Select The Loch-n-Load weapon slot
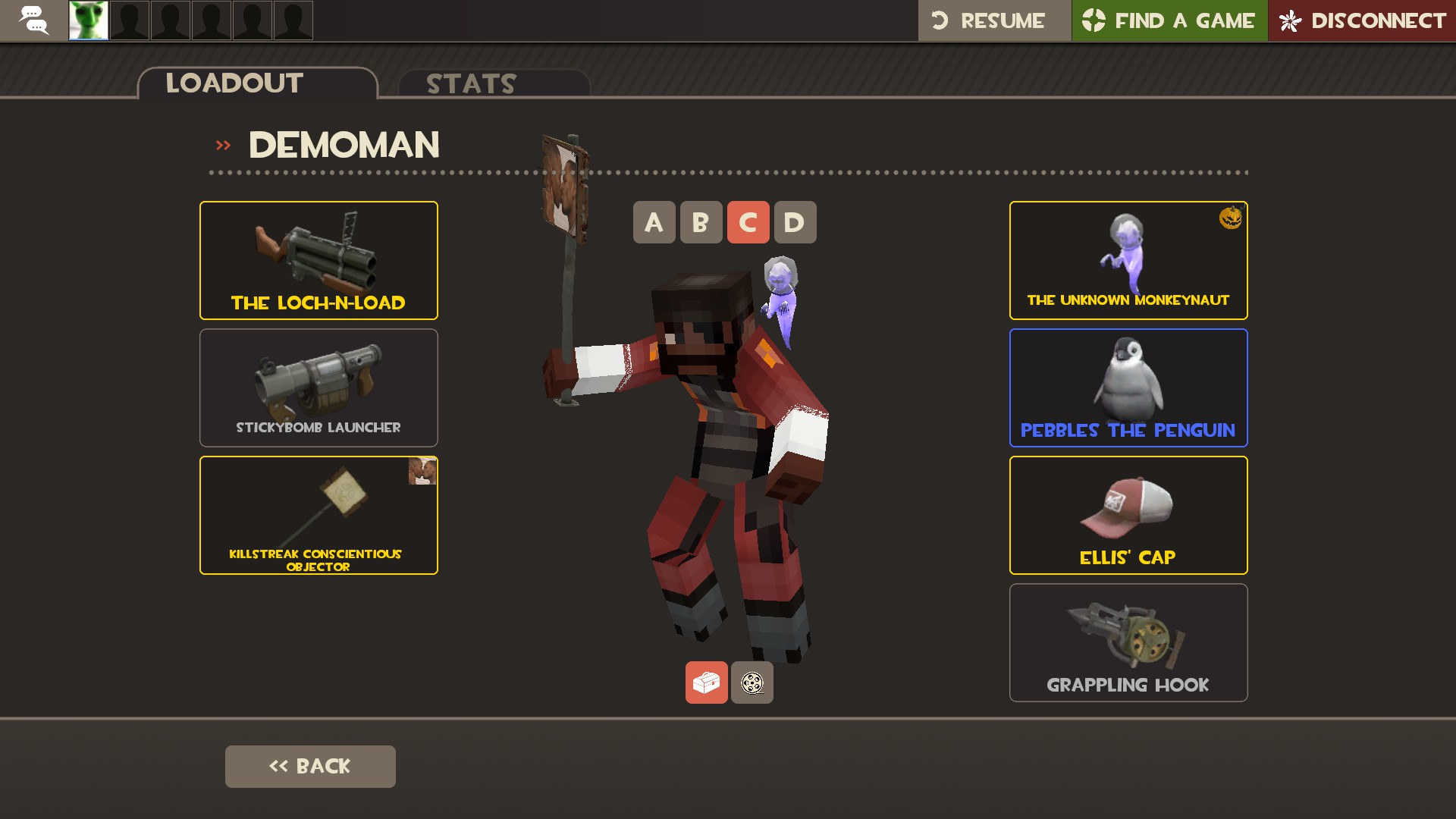This screenshot has height=819, width=1456. (x=318, y=260)
